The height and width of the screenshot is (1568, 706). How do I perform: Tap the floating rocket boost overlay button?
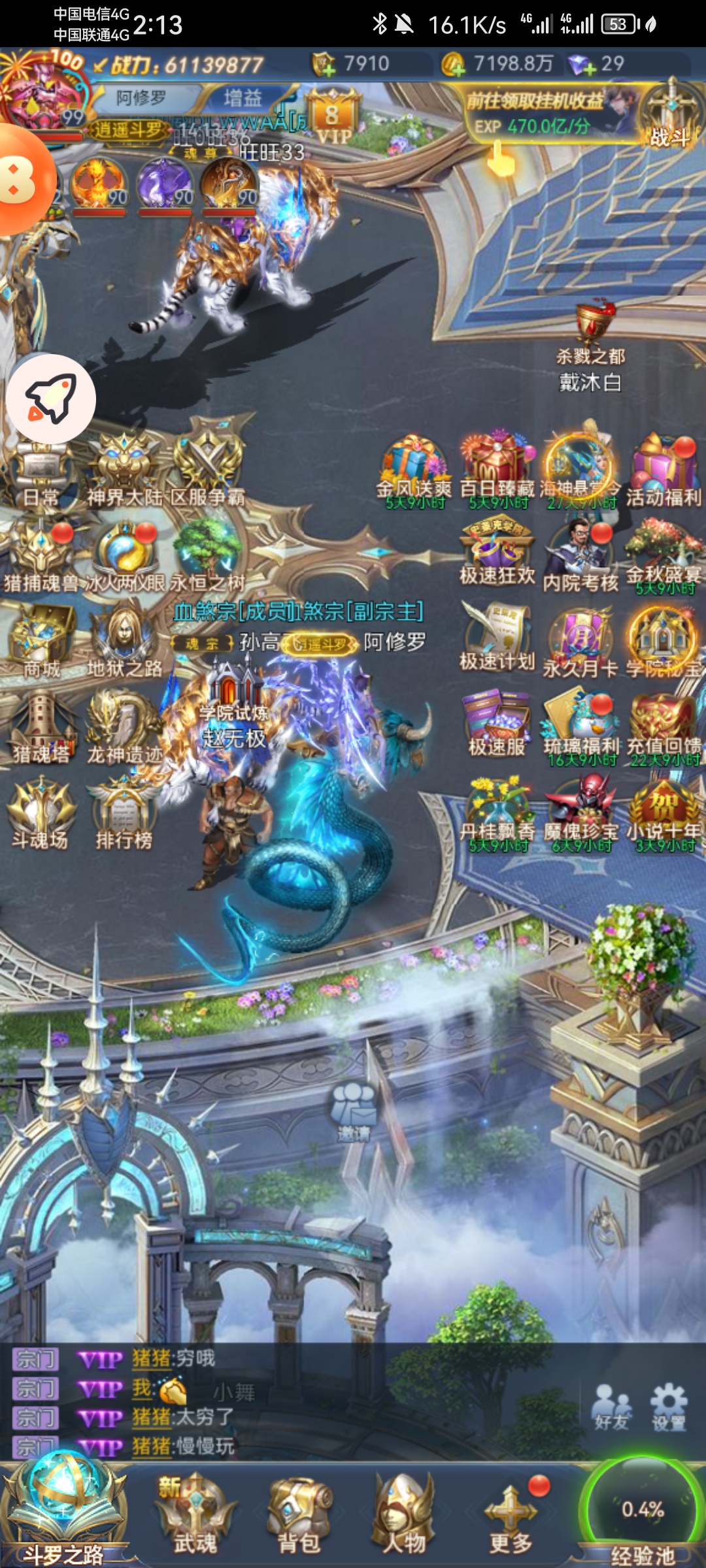[x=51, y=399]
